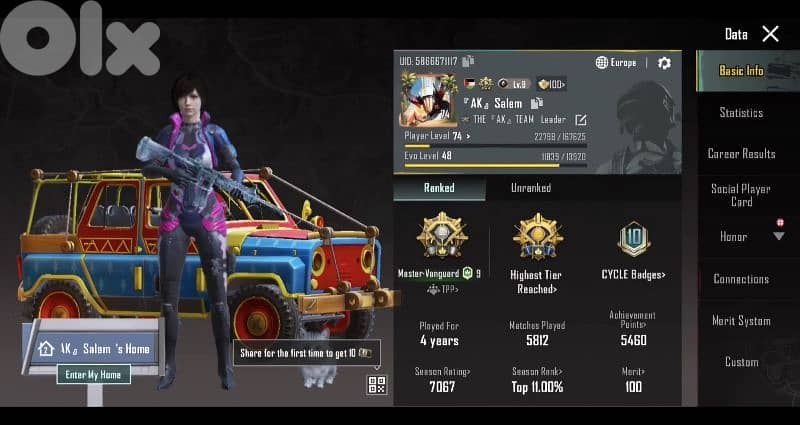Edit the team title with pencil icon
The height and width of the screenshot is (425, 800).
(x=580, y=120)
